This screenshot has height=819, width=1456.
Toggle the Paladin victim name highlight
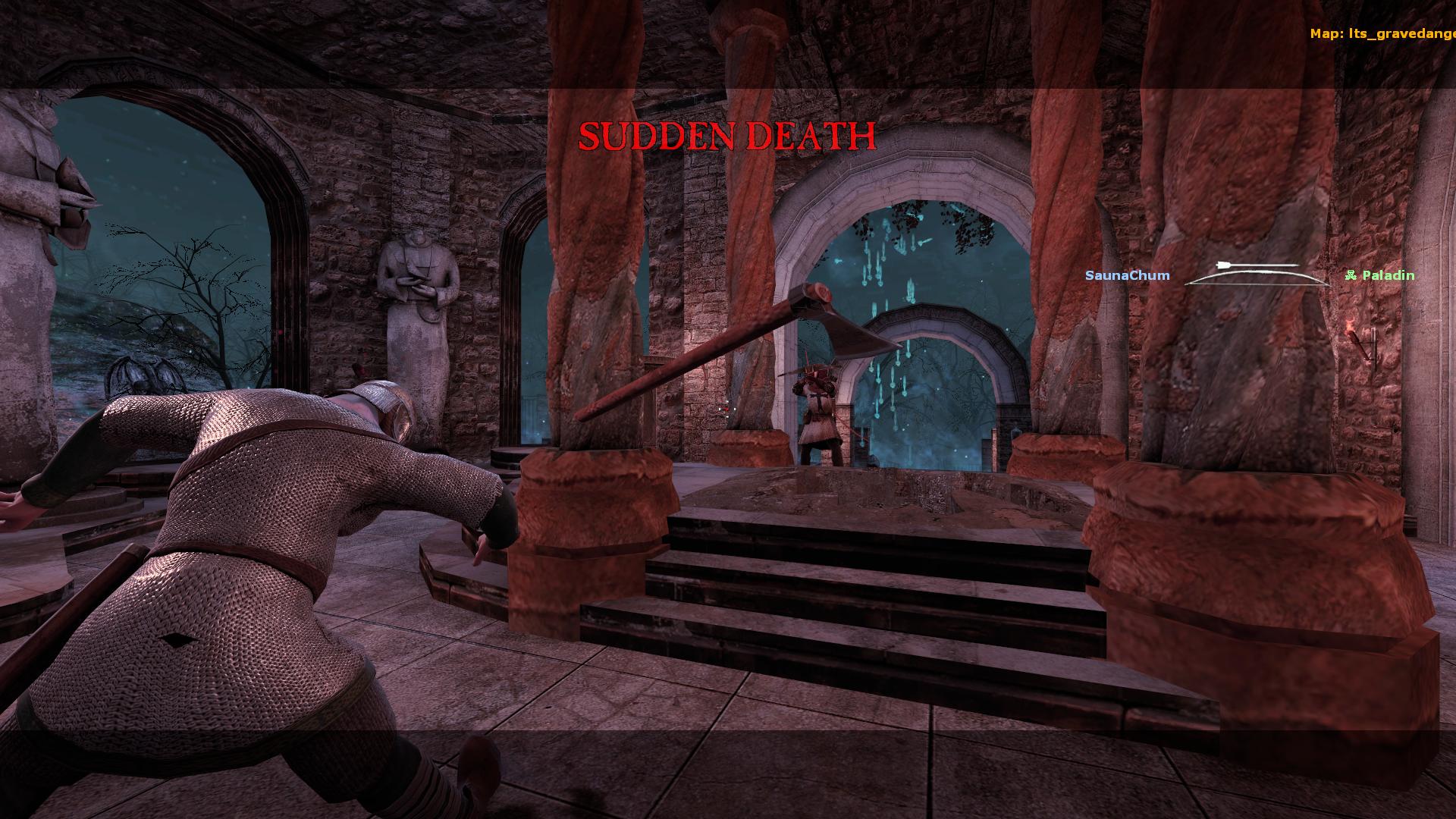pyautogui.click(x=1388, y=276)
